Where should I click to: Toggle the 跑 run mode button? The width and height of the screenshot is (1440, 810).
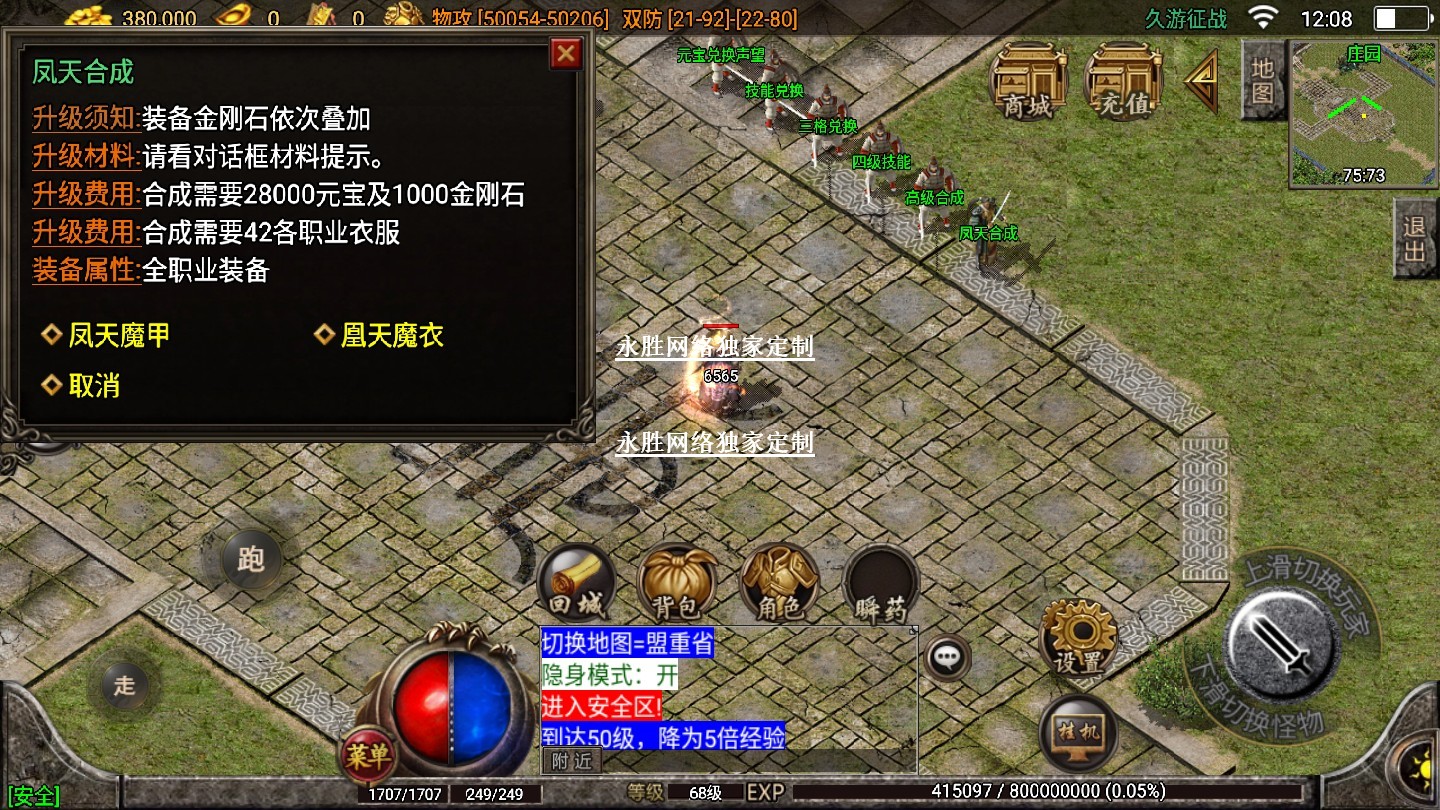tap(250, 558)
